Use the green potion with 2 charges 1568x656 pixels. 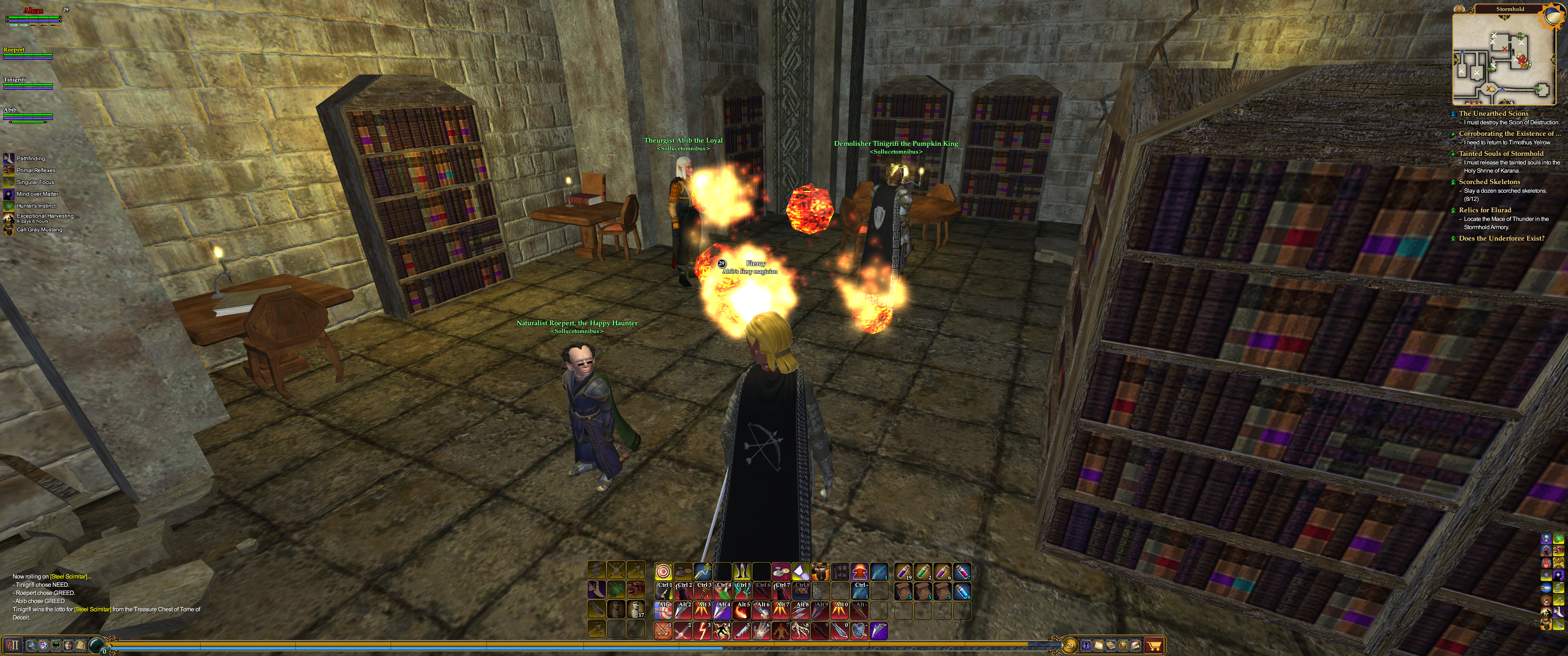coord(922,571)
